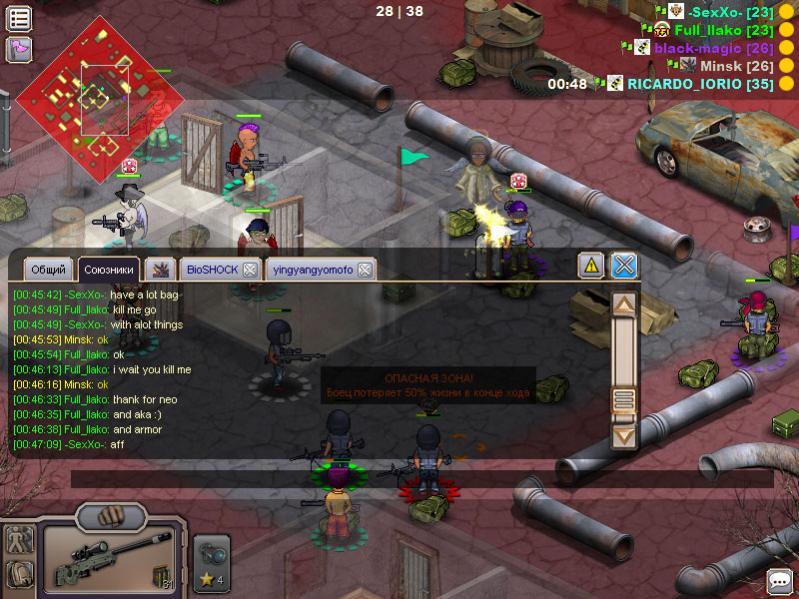Close the yingyangyomofo chat tab

click(x=365, y=270)
